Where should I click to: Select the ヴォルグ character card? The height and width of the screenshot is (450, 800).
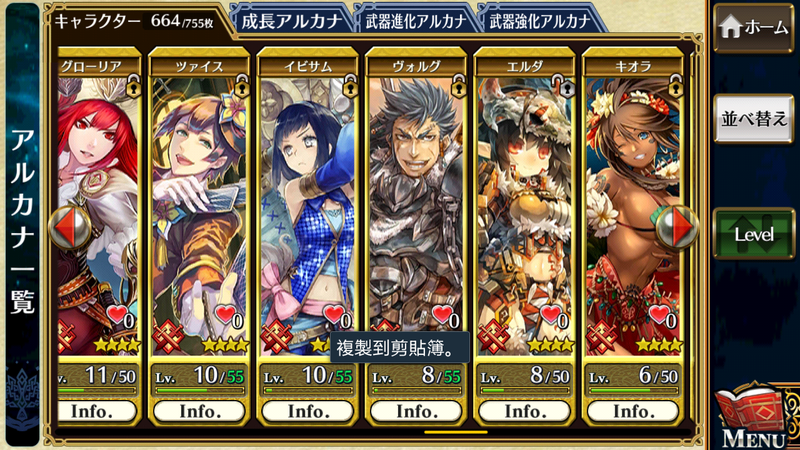pos(416,200)
